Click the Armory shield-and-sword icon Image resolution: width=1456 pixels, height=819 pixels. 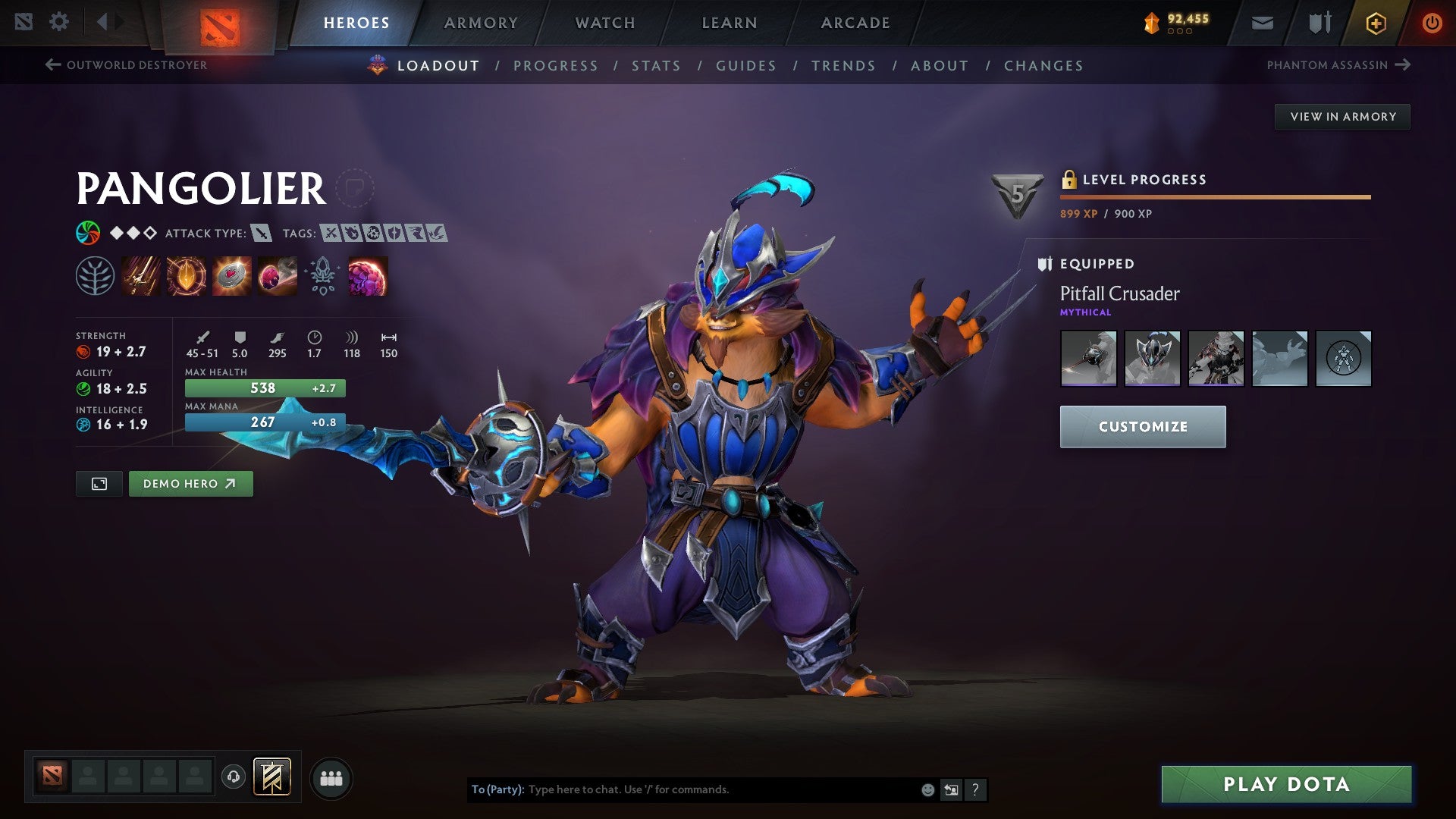click(x=1318, y=22)
